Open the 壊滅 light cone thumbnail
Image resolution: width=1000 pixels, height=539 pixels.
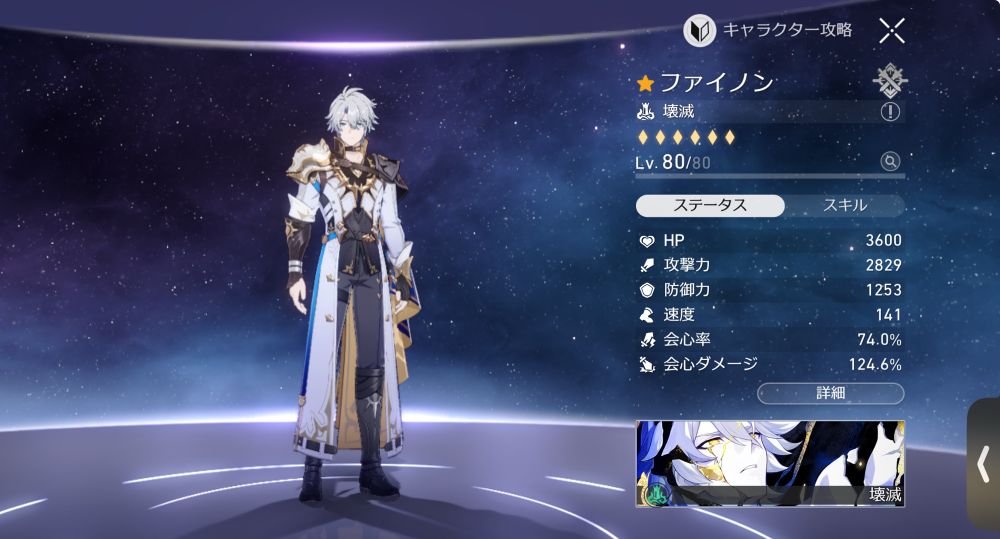(x=770, y=463)
